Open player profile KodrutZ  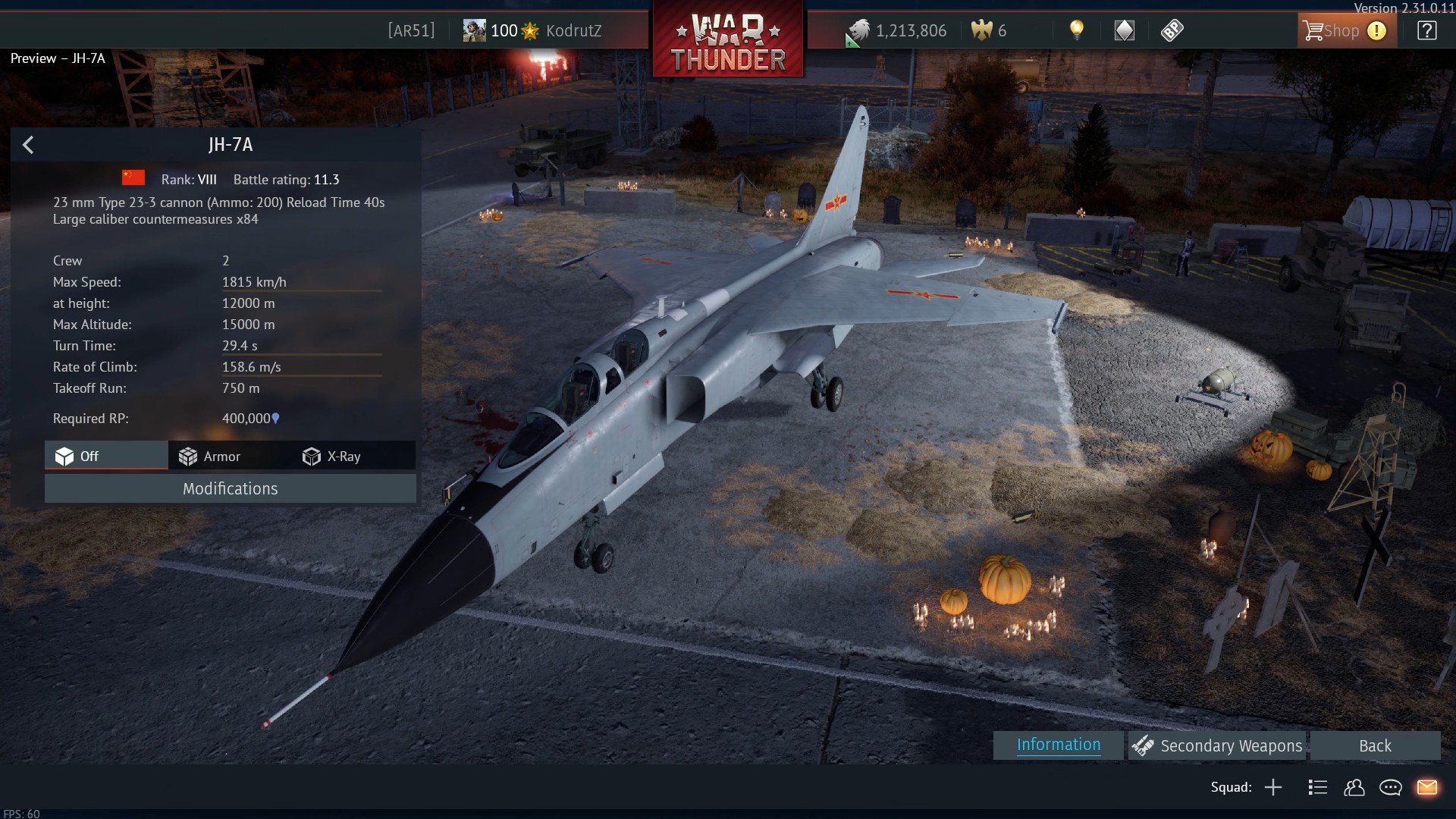(573, 31)
